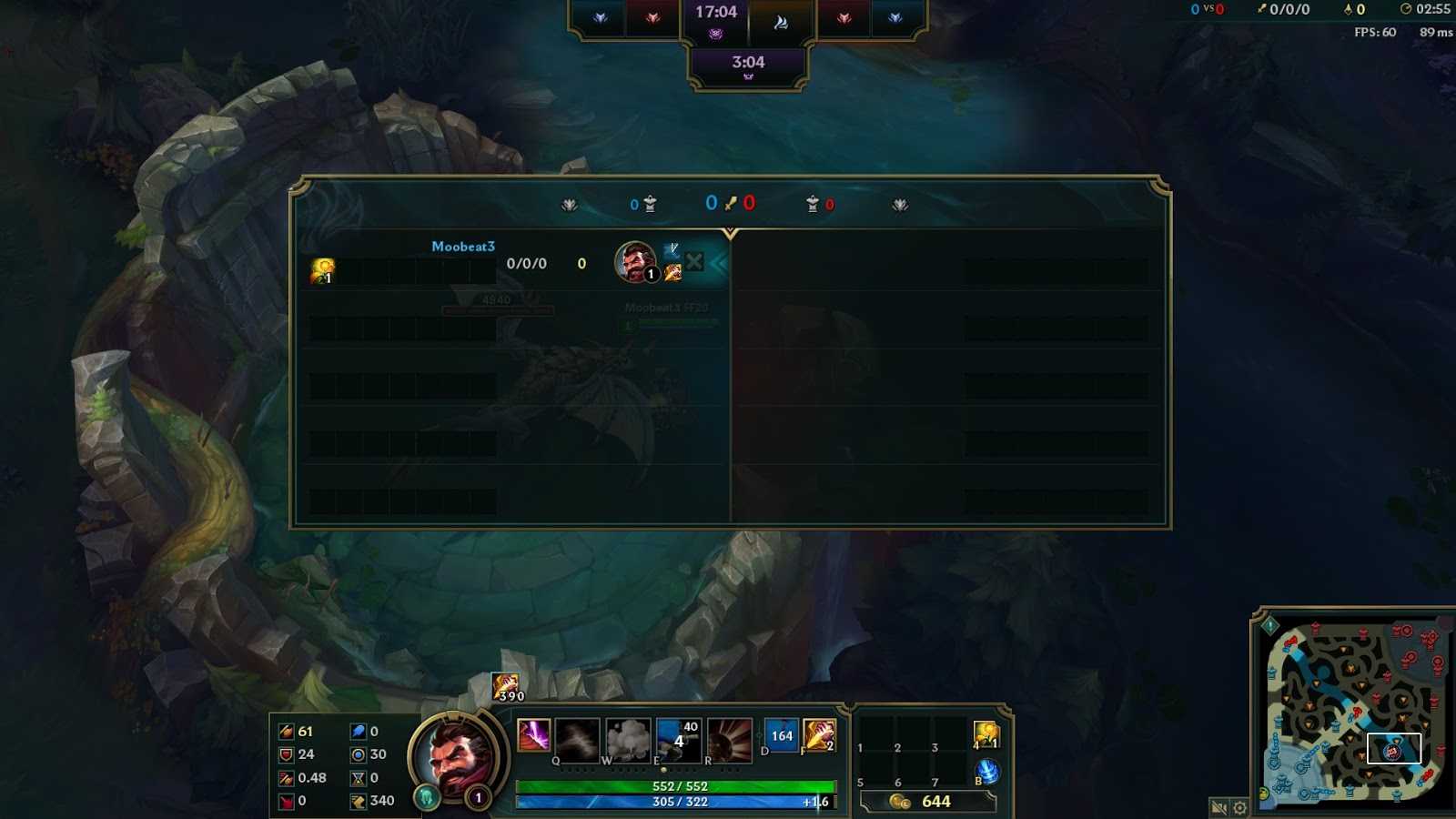Click the turret icon on the scoreboard
The width and height of the screenshot is (1456, 819).
tap(650, 204)
